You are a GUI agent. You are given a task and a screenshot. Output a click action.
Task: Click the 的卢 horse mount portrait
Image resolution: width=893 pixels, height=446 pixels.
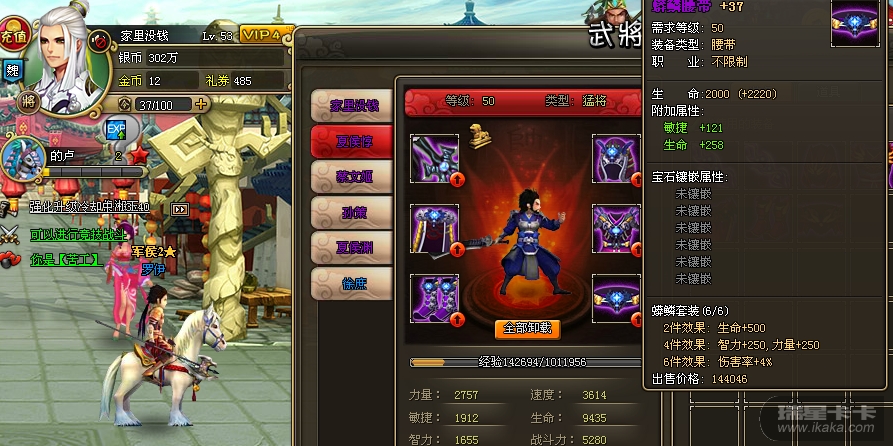coord(23,158)
